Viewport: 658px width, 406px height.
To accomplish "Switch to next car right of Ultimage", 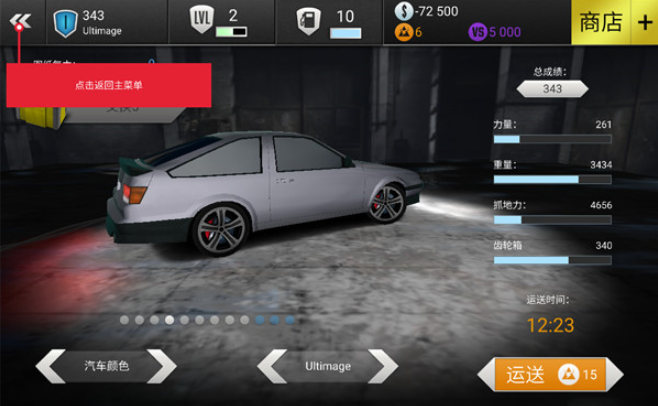I will [382, 366].
